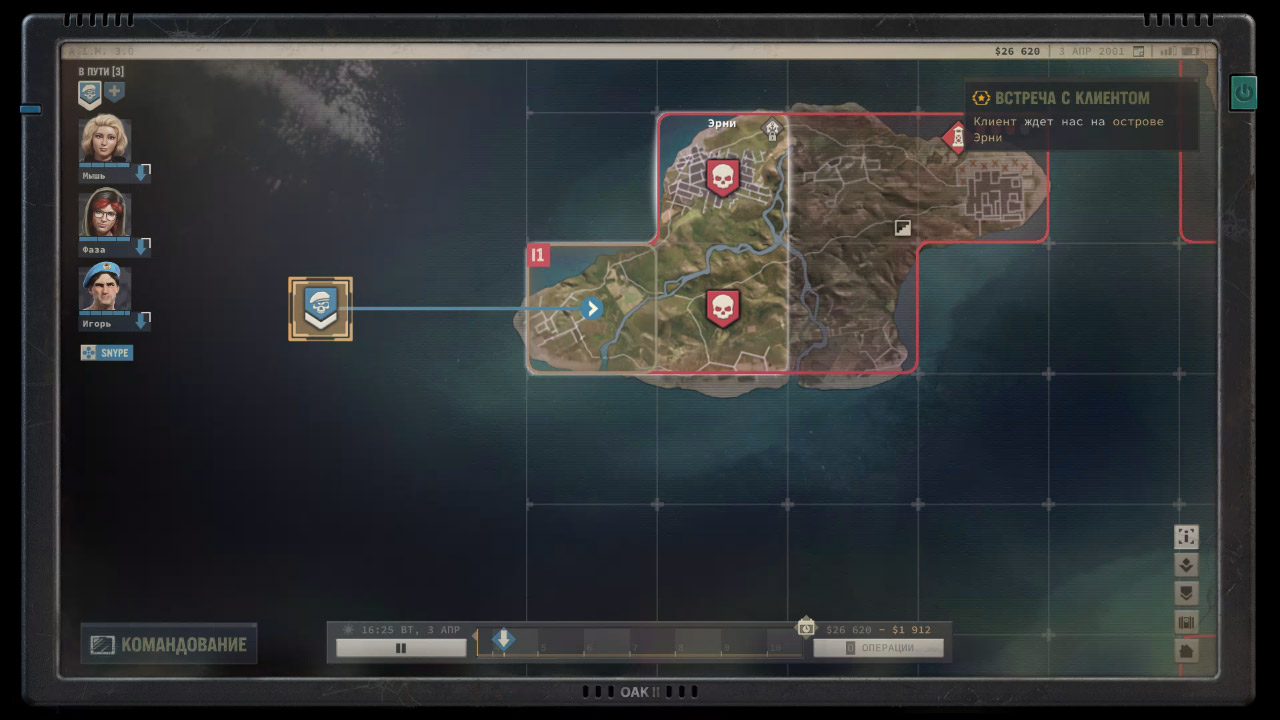Open the КОМАНДОВАНИЕ menu
This screenshot has width=1280, height=720.
coord(168,644)
